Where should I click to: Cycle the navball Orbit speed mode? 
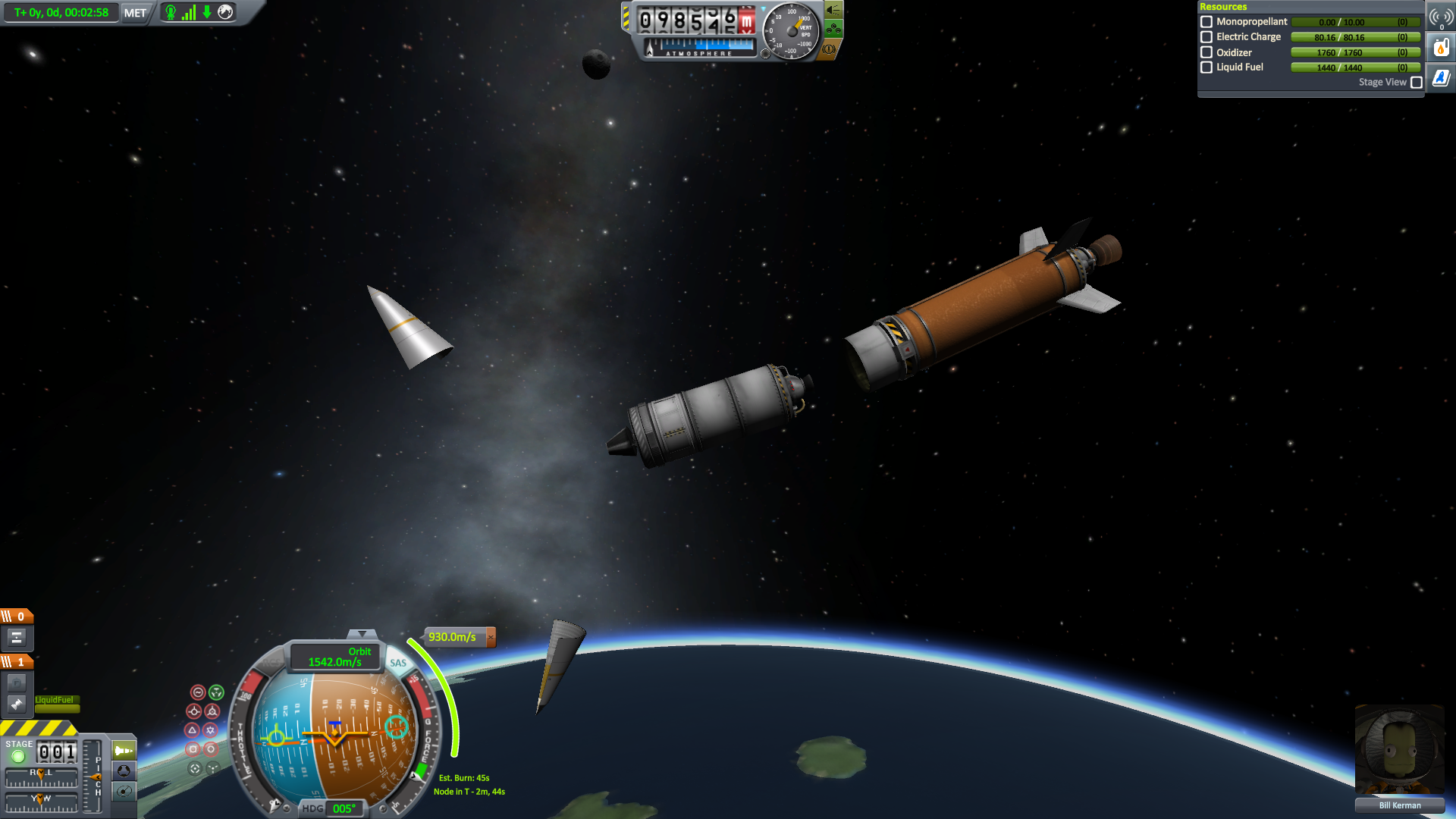pos(335,657)
